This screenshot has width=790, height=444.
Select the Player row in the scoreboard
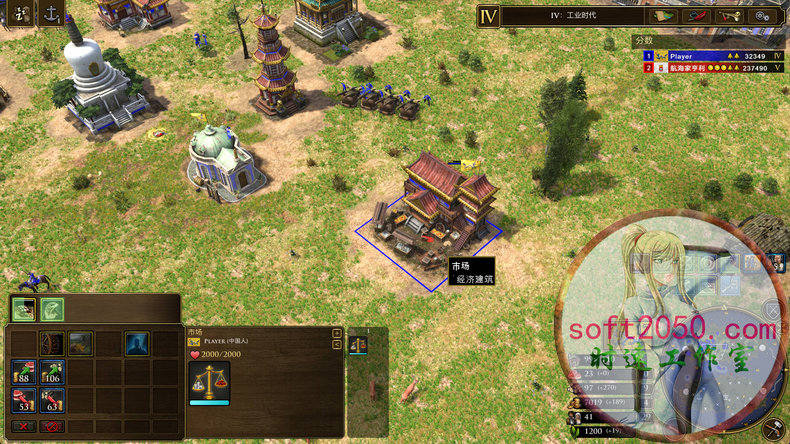(708, 56)
